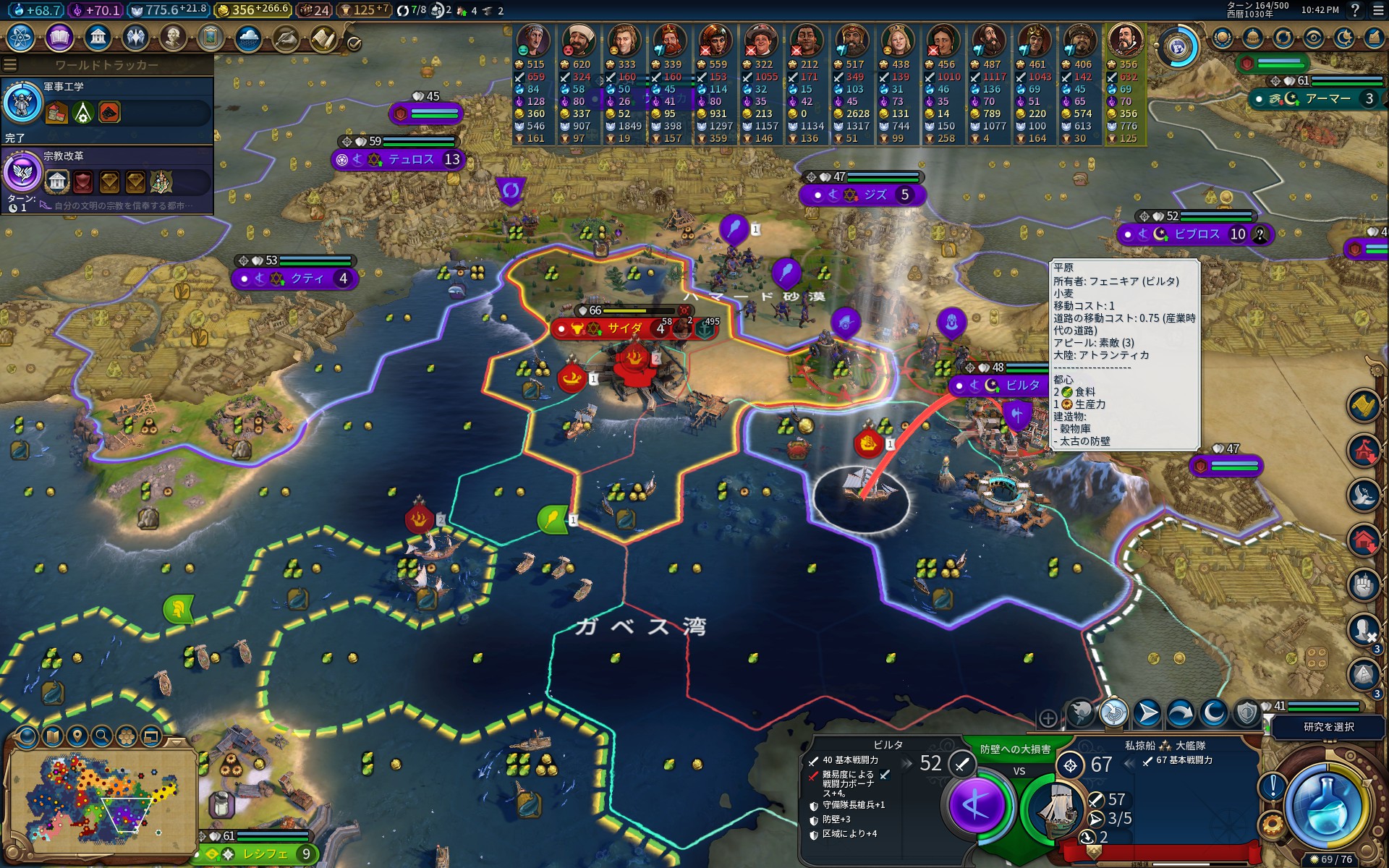
Task: Open the climate screen rain cloud icon
Action: tap(248, 38)
